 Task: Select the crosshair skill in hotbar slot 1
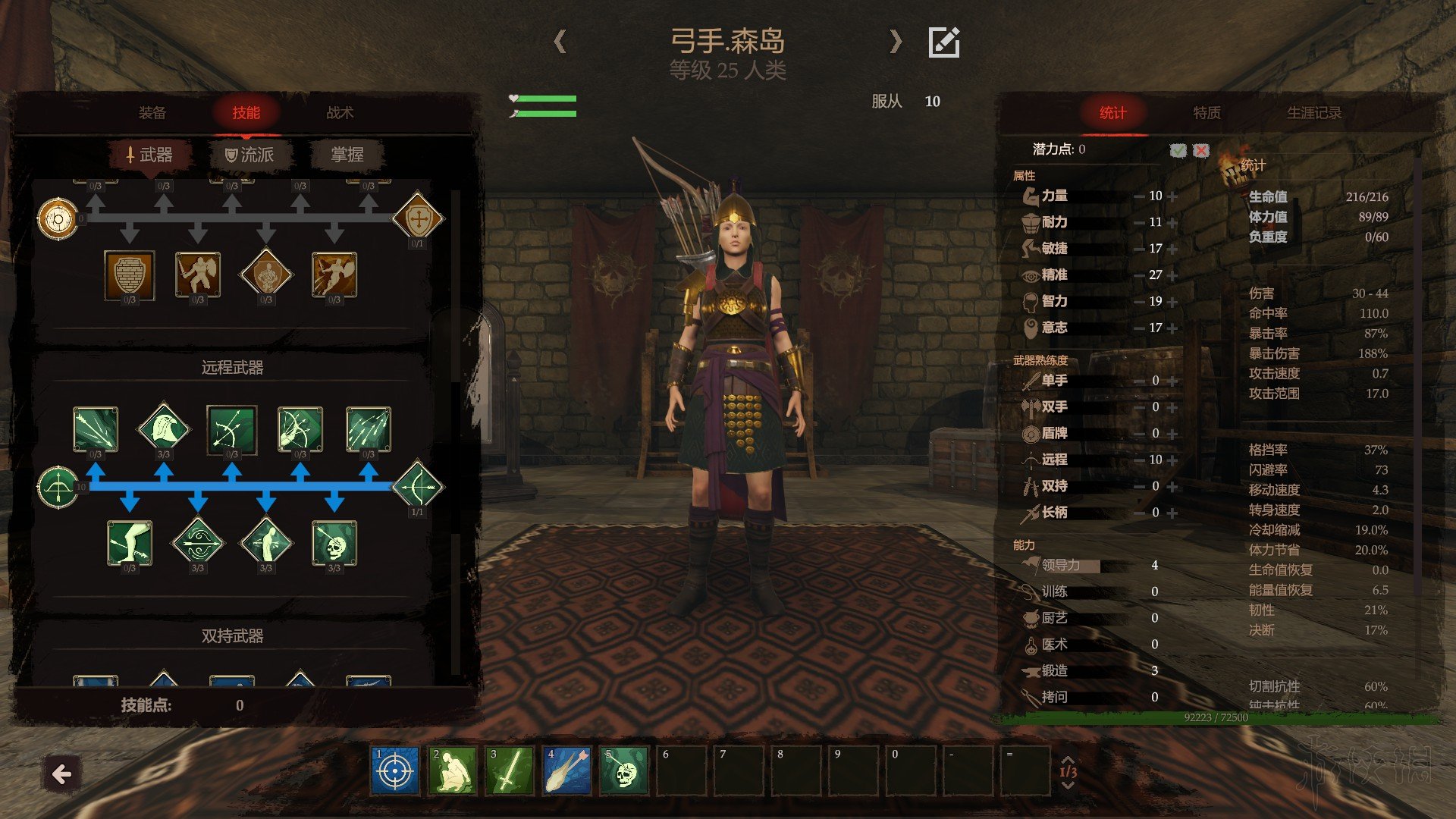coord(394,771)
